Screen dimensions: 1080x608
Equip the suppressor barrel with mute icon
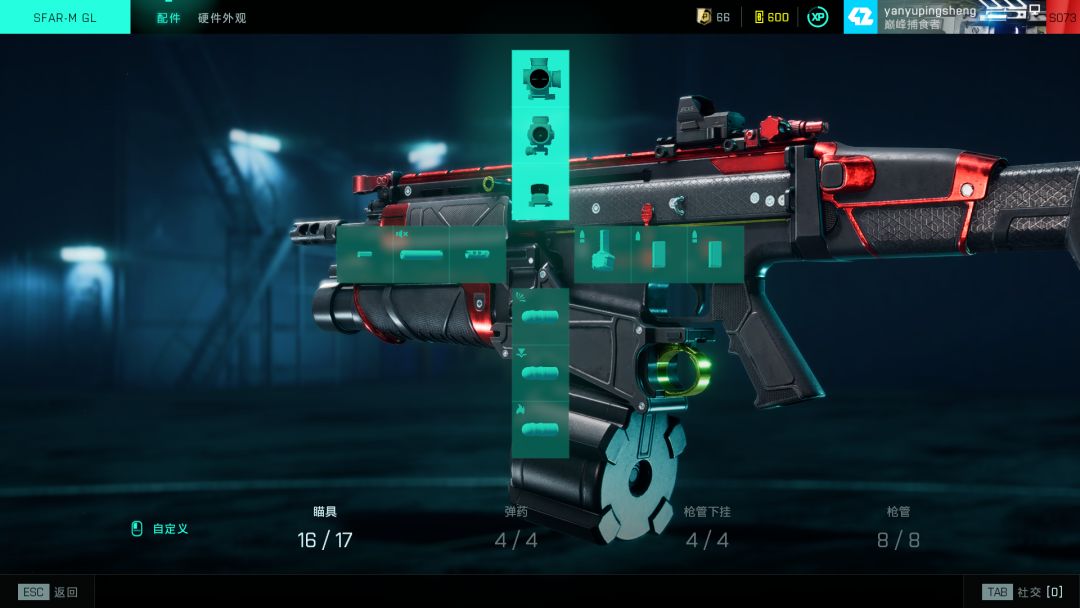pos(421,254)
